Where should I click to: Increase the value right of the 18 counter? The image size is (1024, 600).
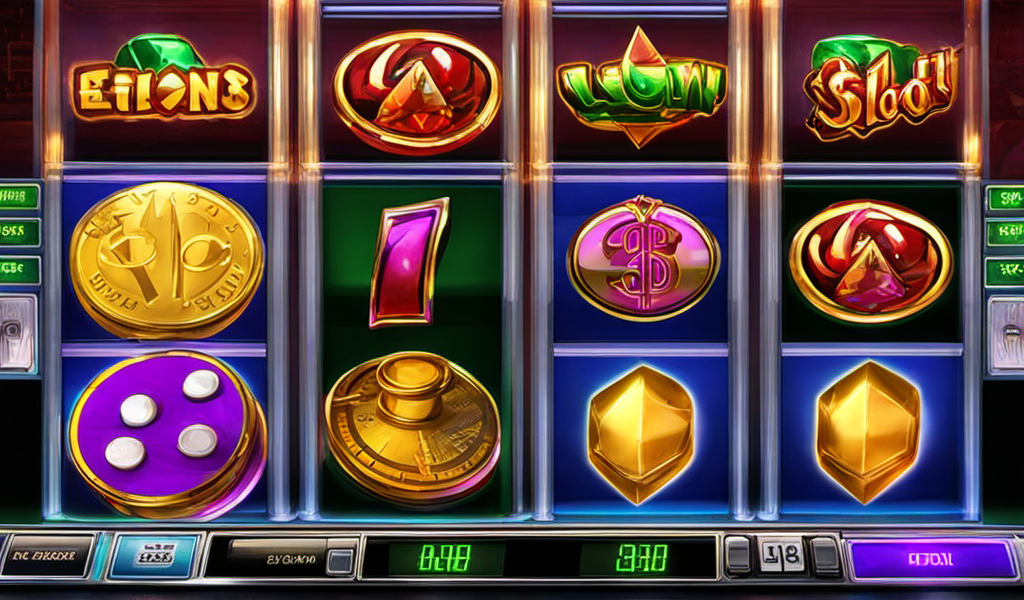pyautogui.click(x=825, y=556)
